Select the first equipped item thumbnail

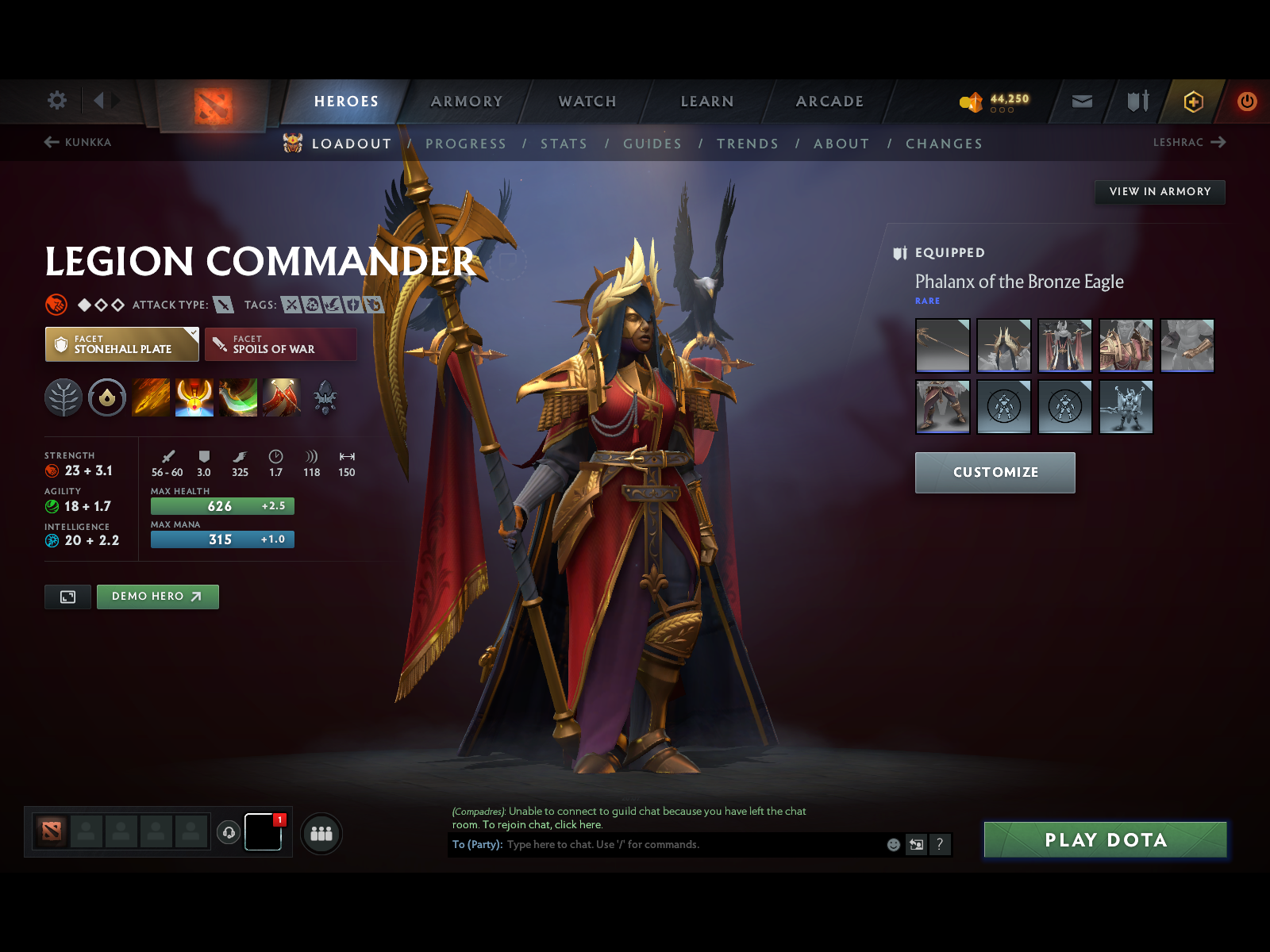pyautogui.click(x=942, y=346)
